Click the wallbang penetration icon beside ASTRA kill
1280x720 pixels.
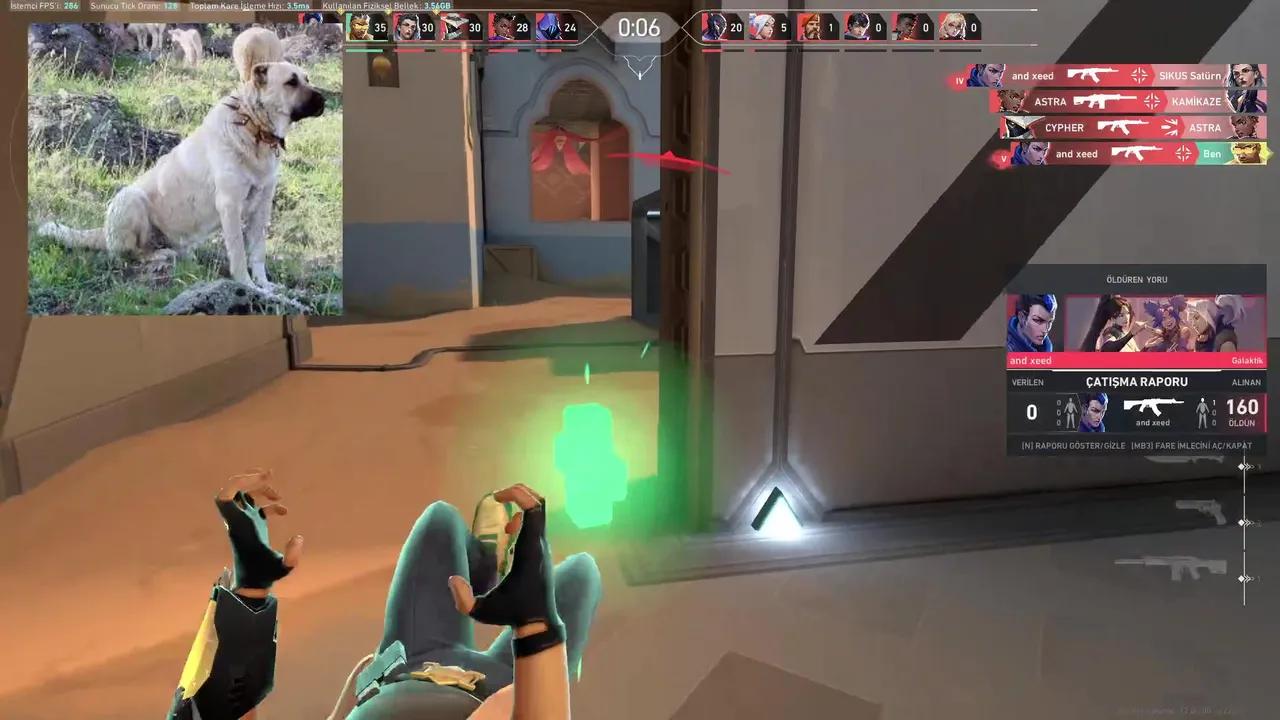[1168, 127]
